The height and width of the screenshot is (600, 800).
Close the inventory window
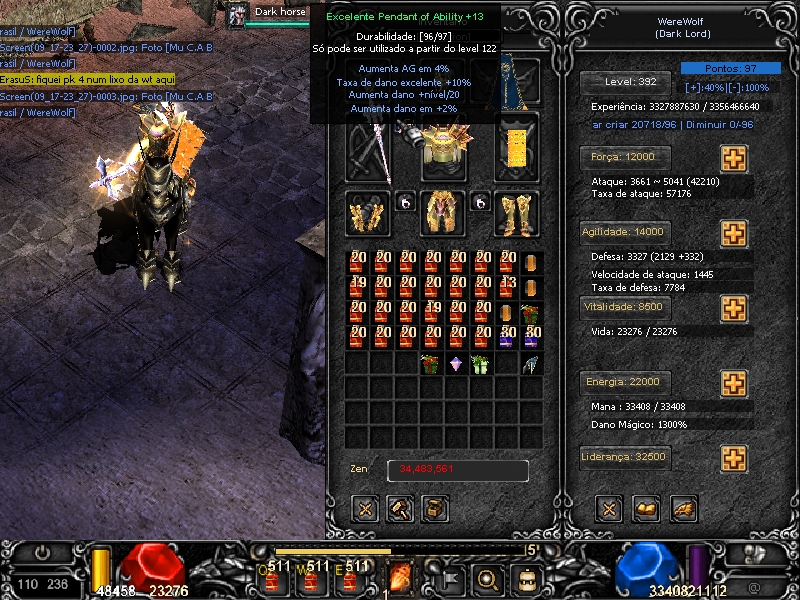coord(366,509)
